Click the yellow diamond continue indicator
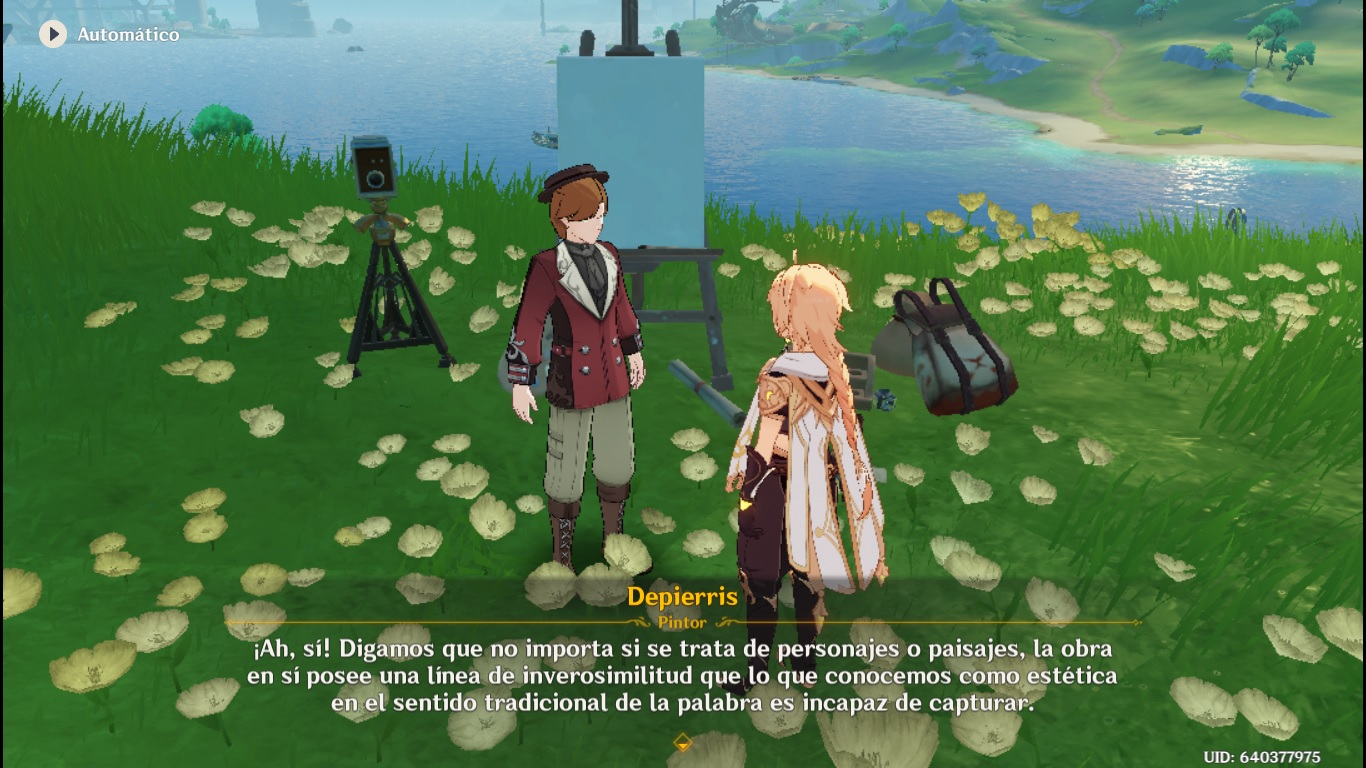 683,742
